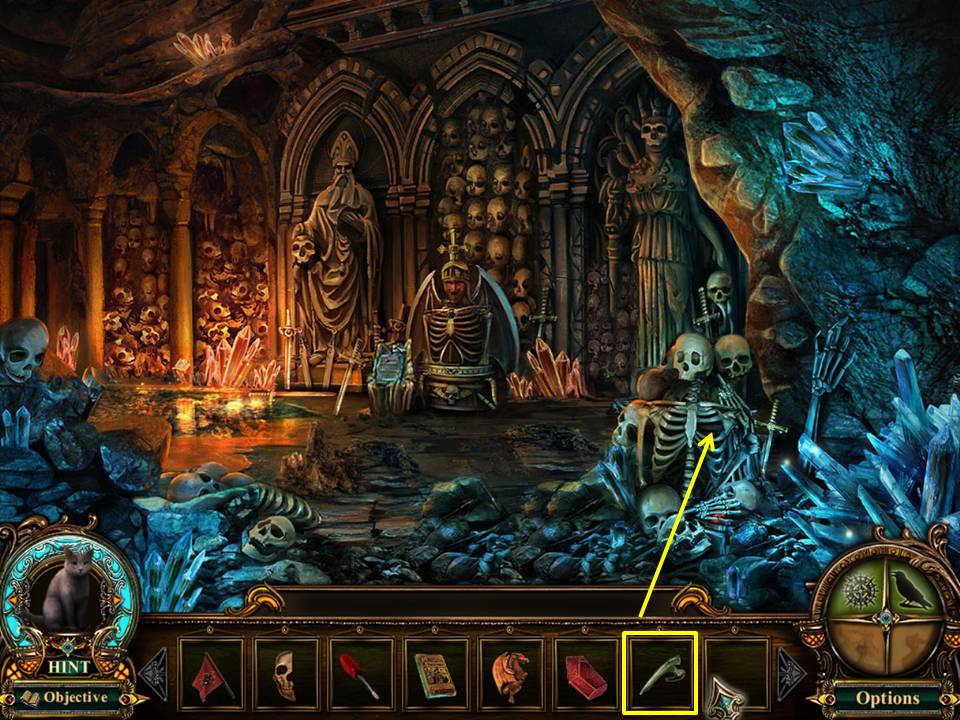Open the Objective journal
960x720 pixels.
tap(67, 697)
